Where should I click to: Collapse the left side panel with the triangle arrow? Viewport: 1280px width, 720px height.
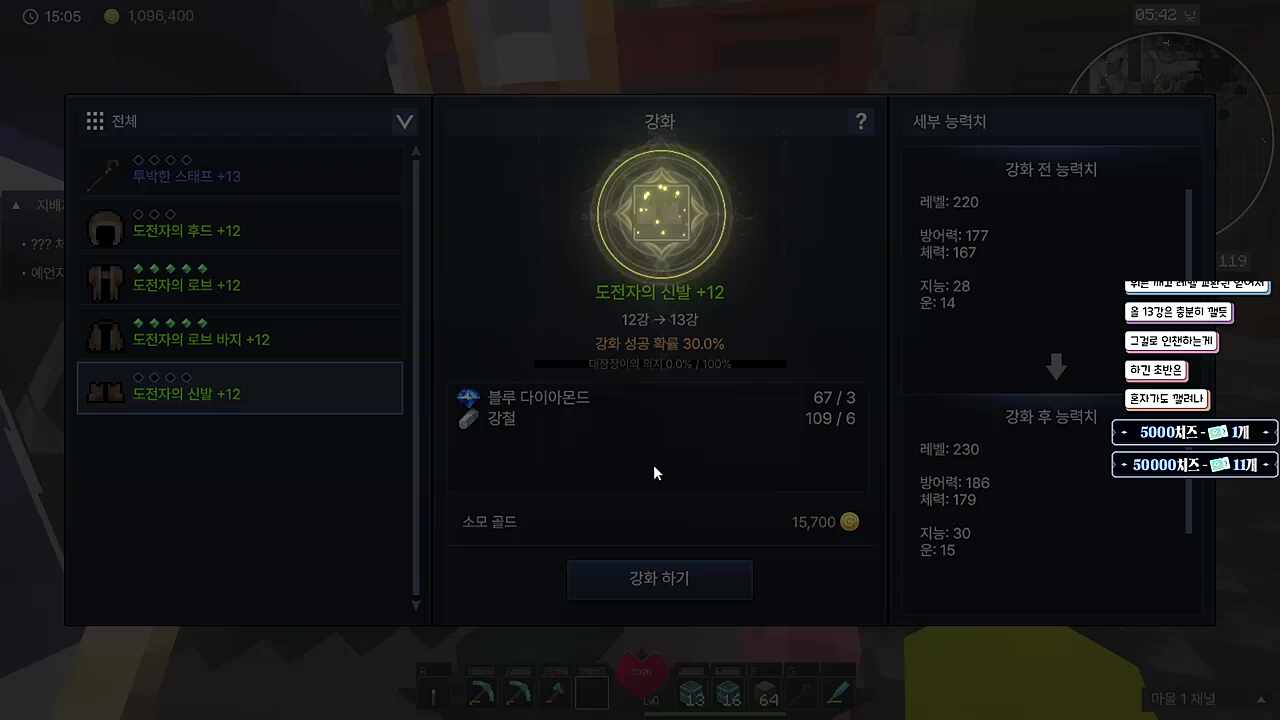tap(16, 204)
